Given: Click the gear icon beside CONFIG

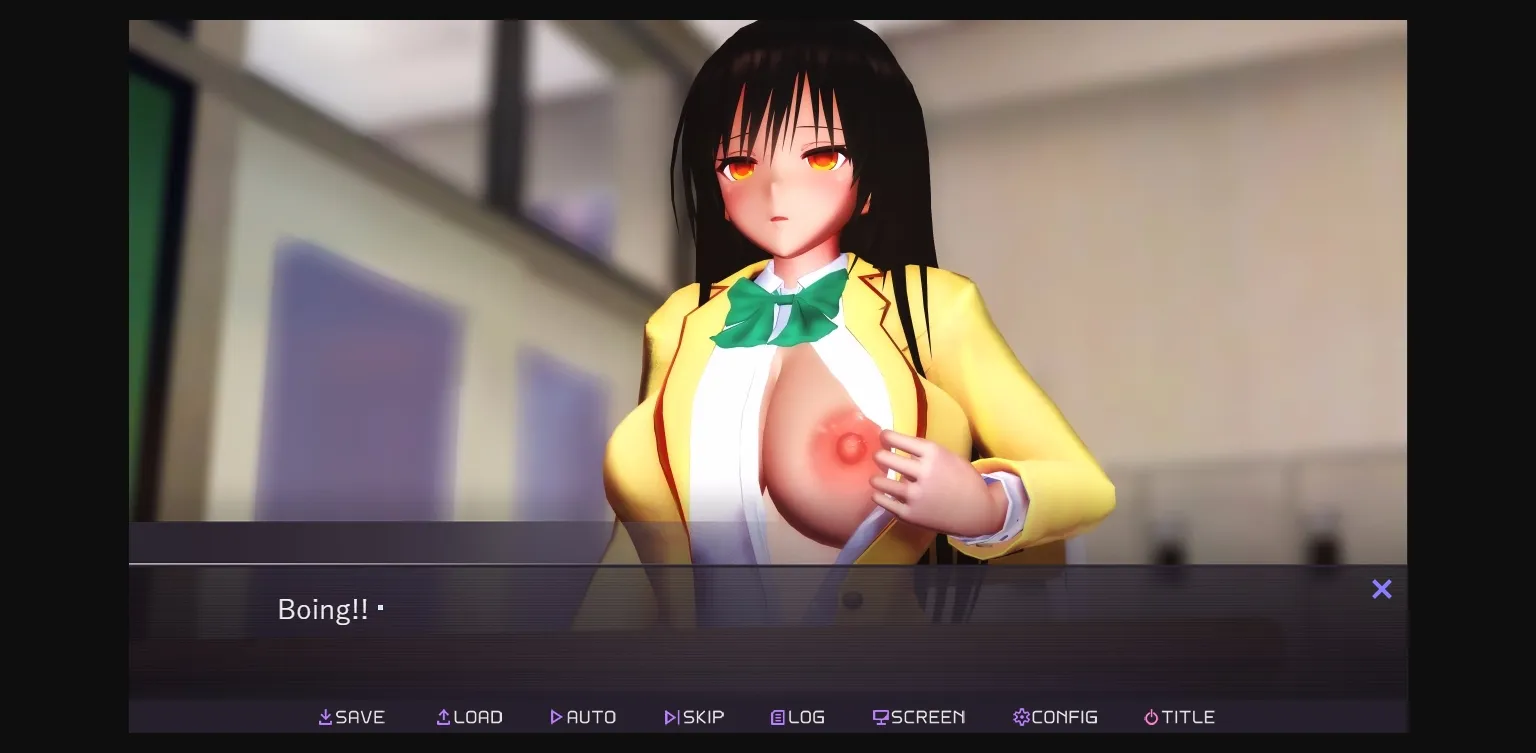Looking at the screenshot, I should point(1021,717).
